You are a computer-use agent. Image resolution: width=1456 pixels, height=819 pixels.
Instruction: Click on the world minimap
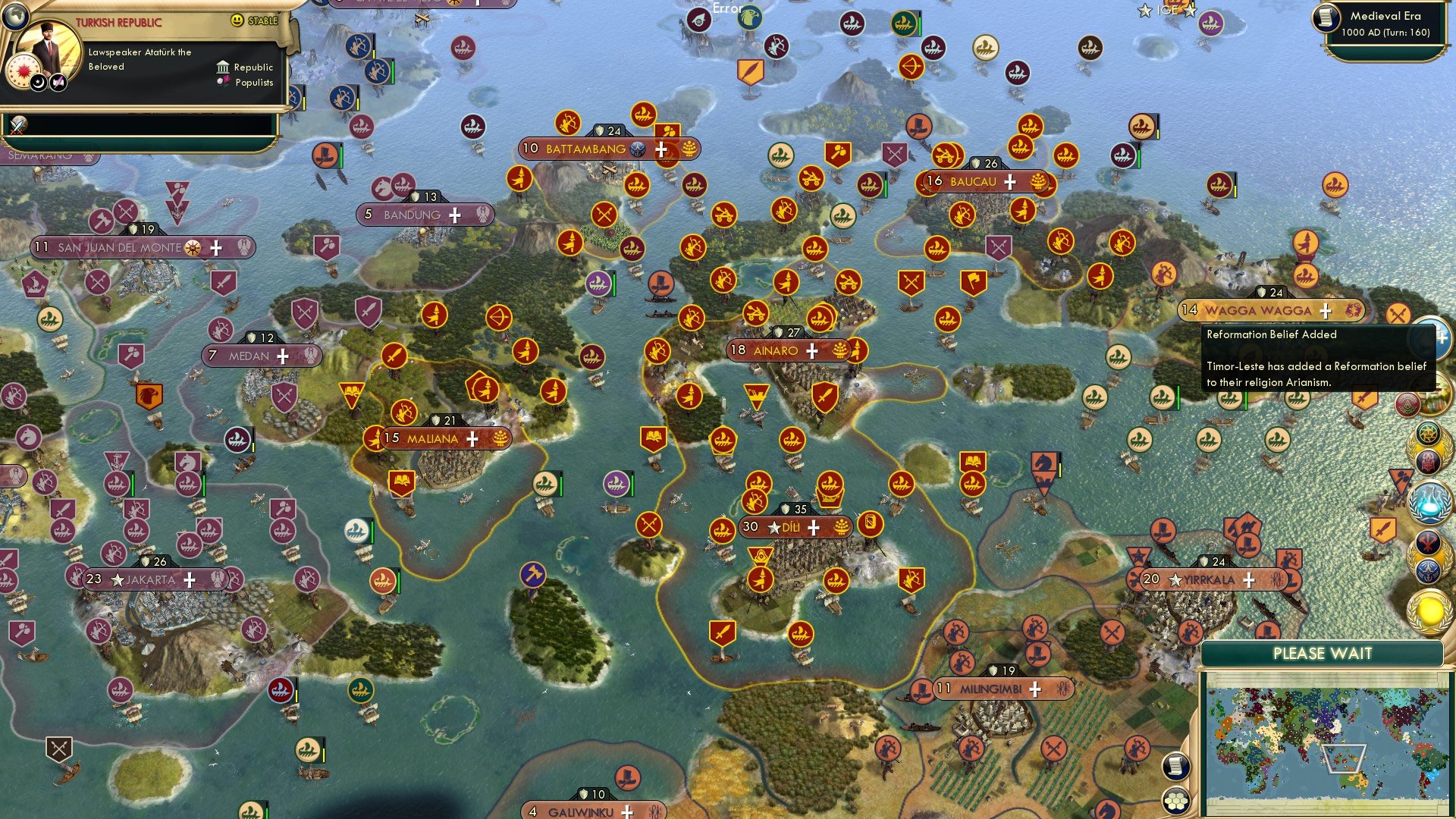[1326, 743]
